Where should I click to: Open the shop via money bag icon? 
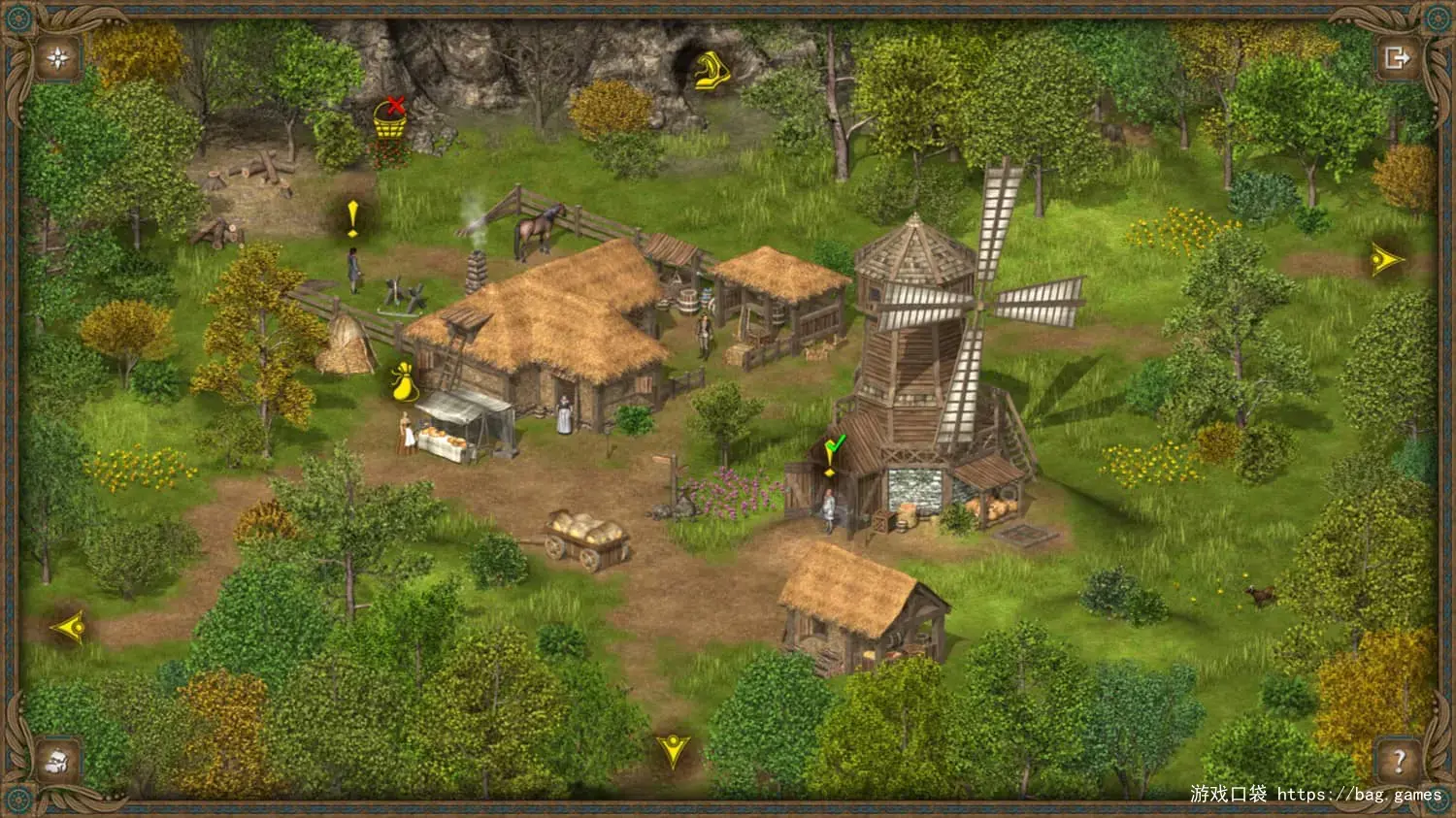click(x=403, y=380)
